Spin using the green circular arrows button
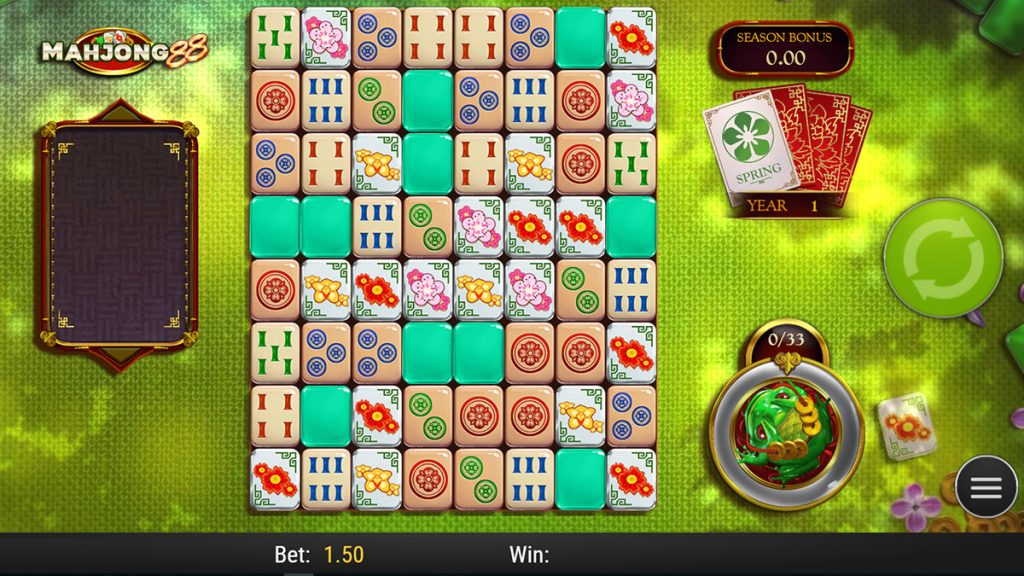The width and height of the screenshot is (1024, 576). click(x=942, y=258)
